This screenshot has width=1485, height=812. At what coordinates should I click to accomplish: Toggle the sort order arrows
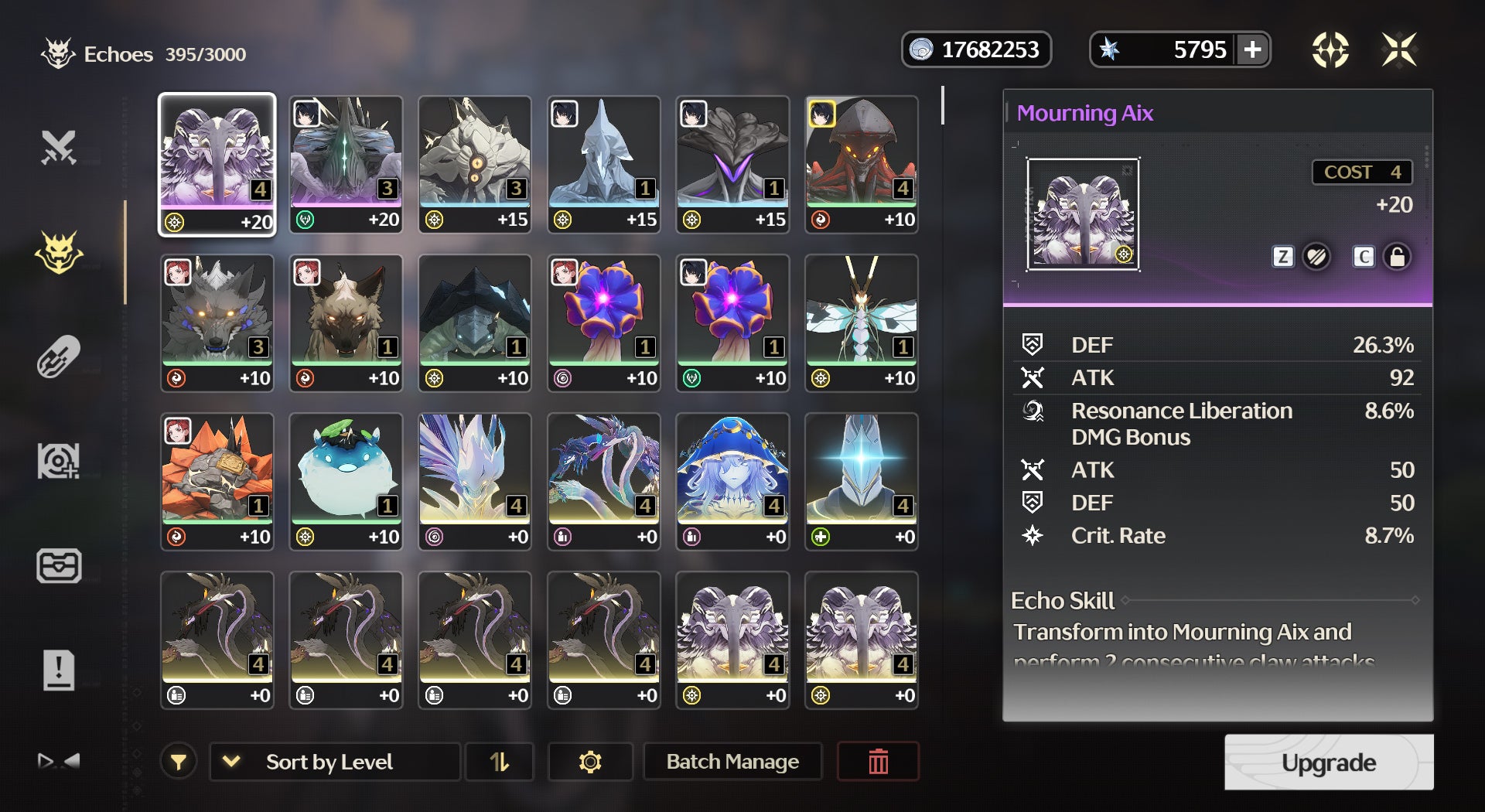pyautogui.click(x=500, y=762)
